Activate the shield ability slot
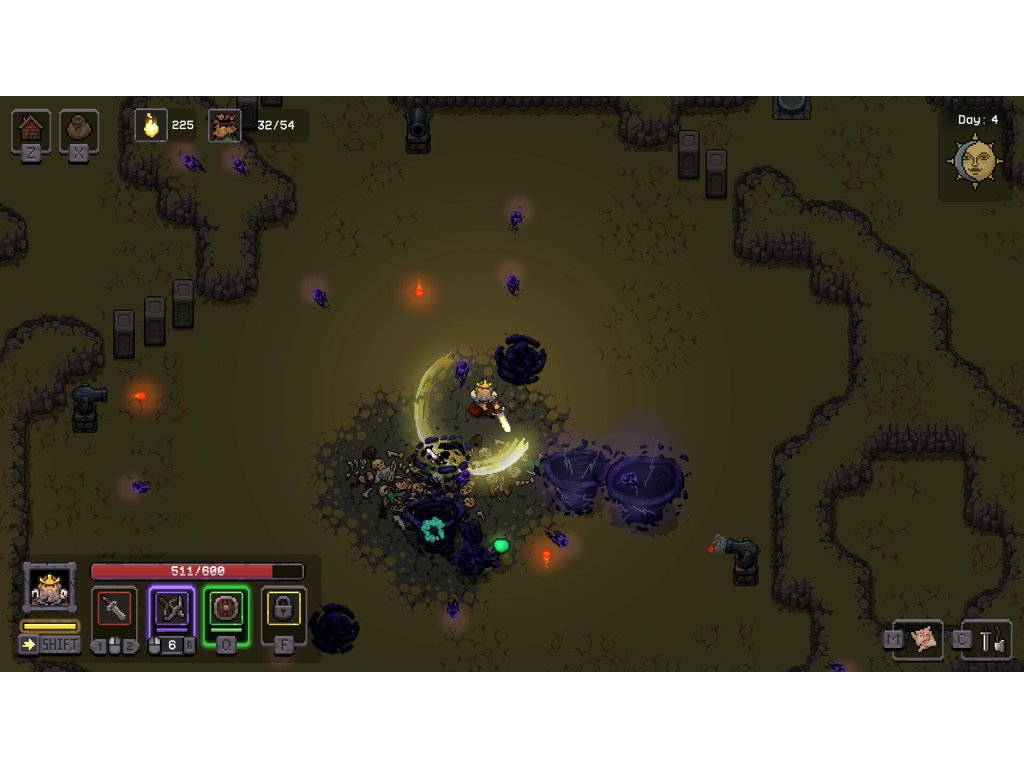The height and width of the screenshot is (768, 1024). [227, 608]
